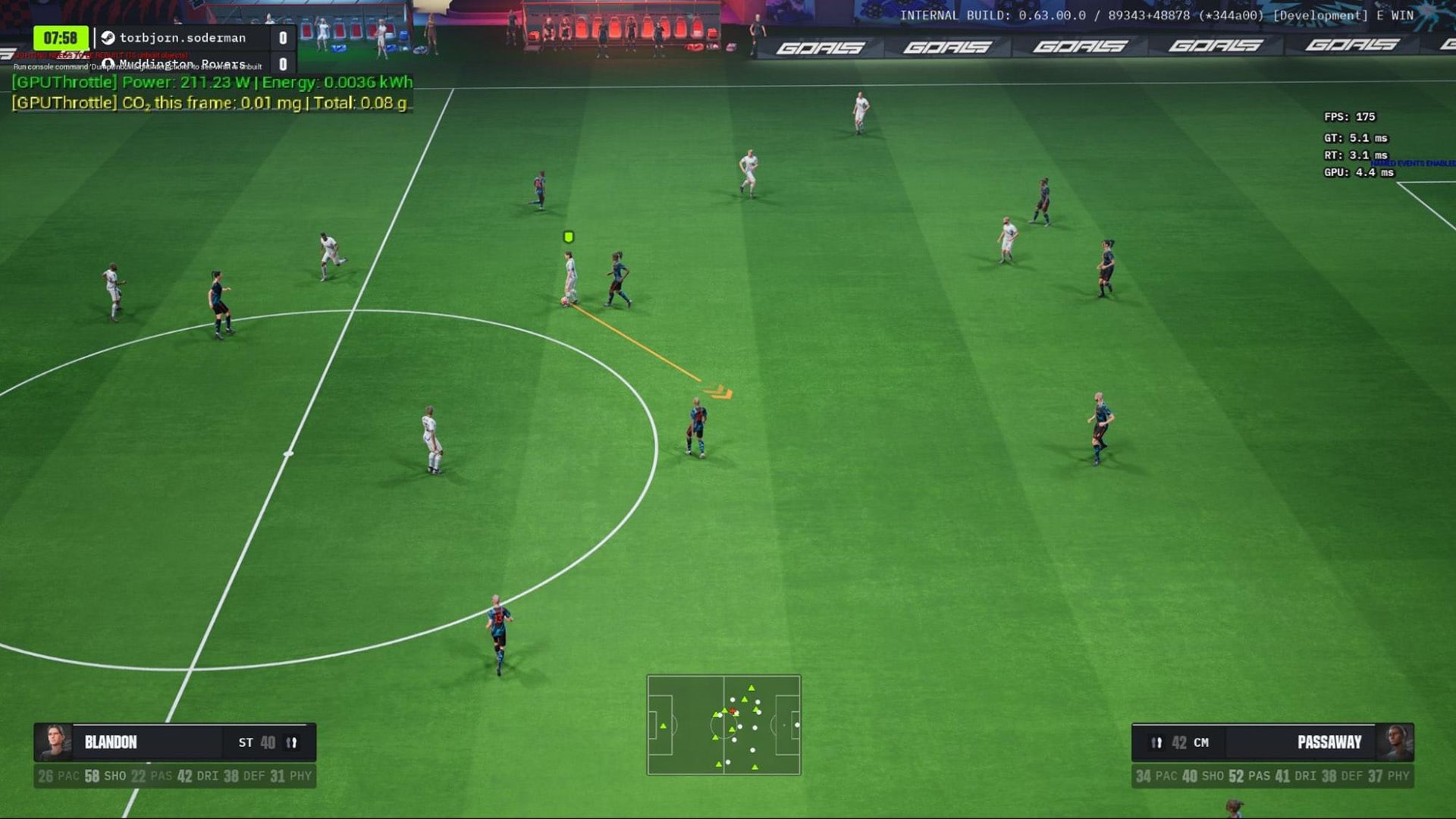Viewport: 1456px width, 819px height.
Task: Click Blandon's portrait thumbnail
Action: pos(55,742)
